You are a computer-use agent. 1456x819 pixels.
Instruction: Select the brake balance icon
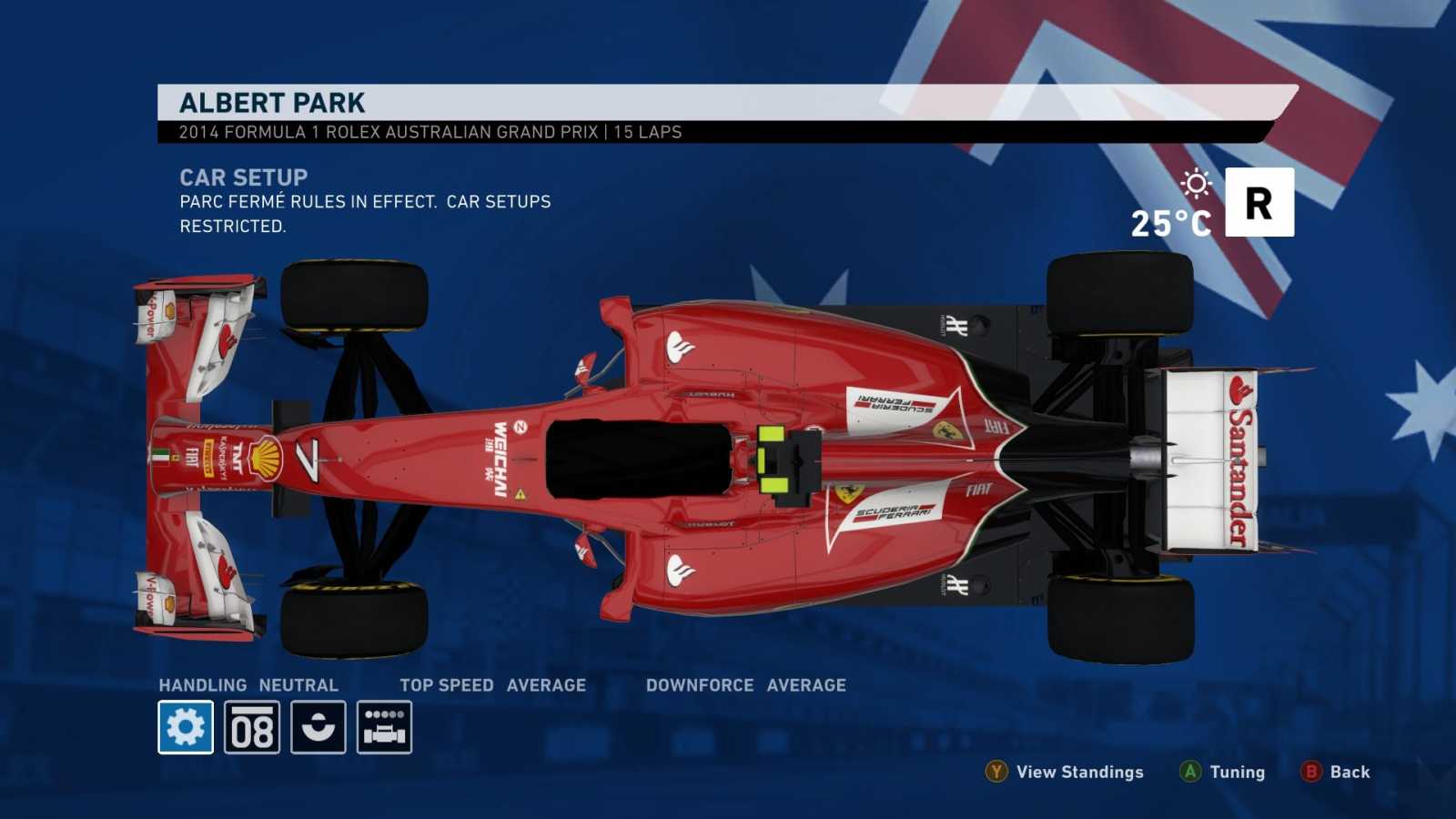tap(318, 725)
